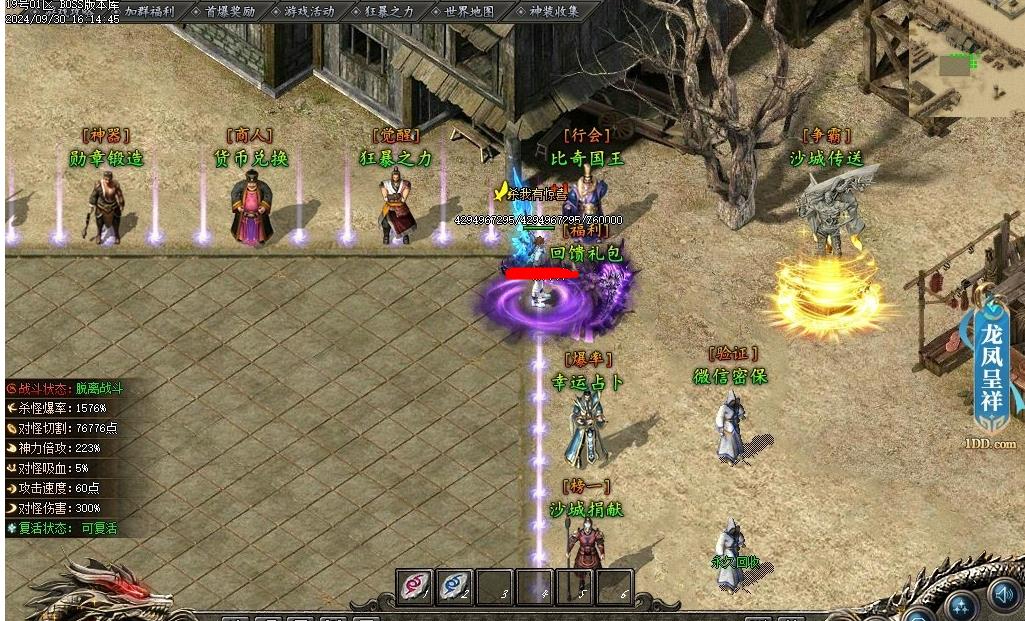Click the blue arrows orb button
Image resolution: width=1025 pixels, height=621 pixels.
coord(963,605)
